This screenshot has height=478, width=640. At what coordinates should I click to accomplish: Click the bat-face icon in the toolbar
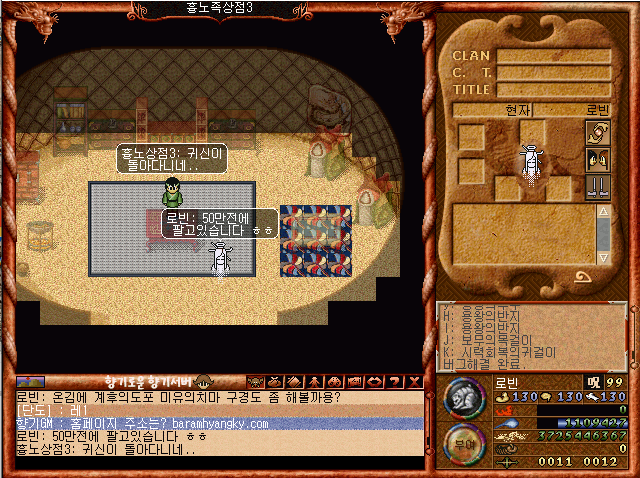256,381
